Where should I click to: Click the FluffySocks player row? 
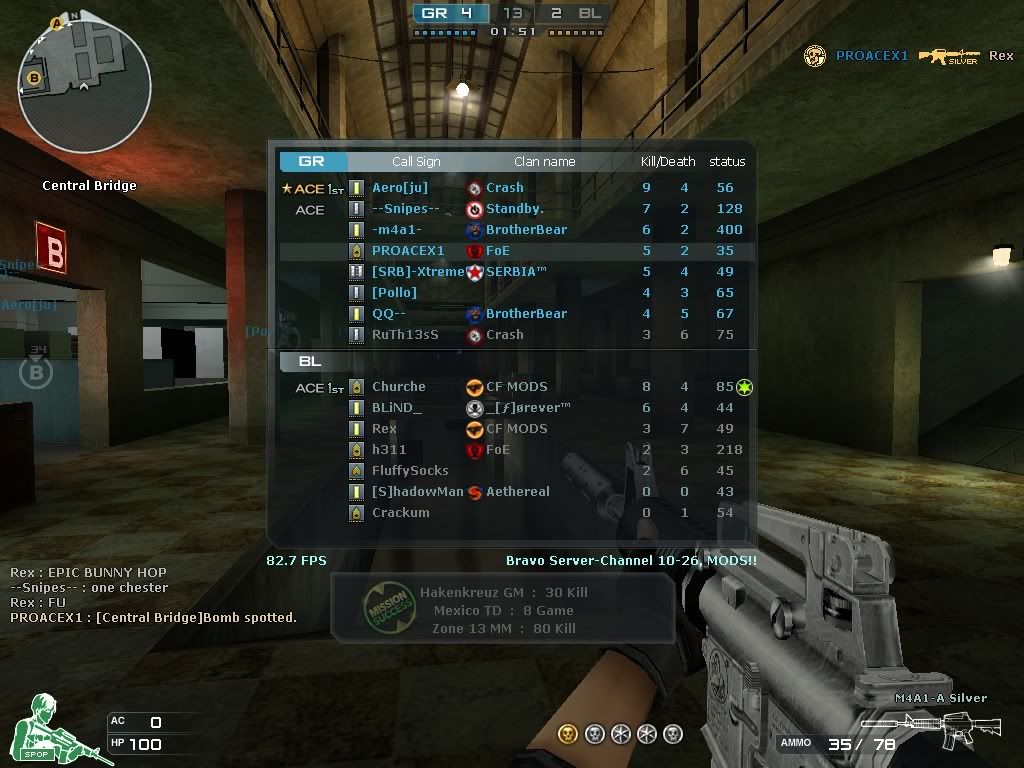[410, 471]
